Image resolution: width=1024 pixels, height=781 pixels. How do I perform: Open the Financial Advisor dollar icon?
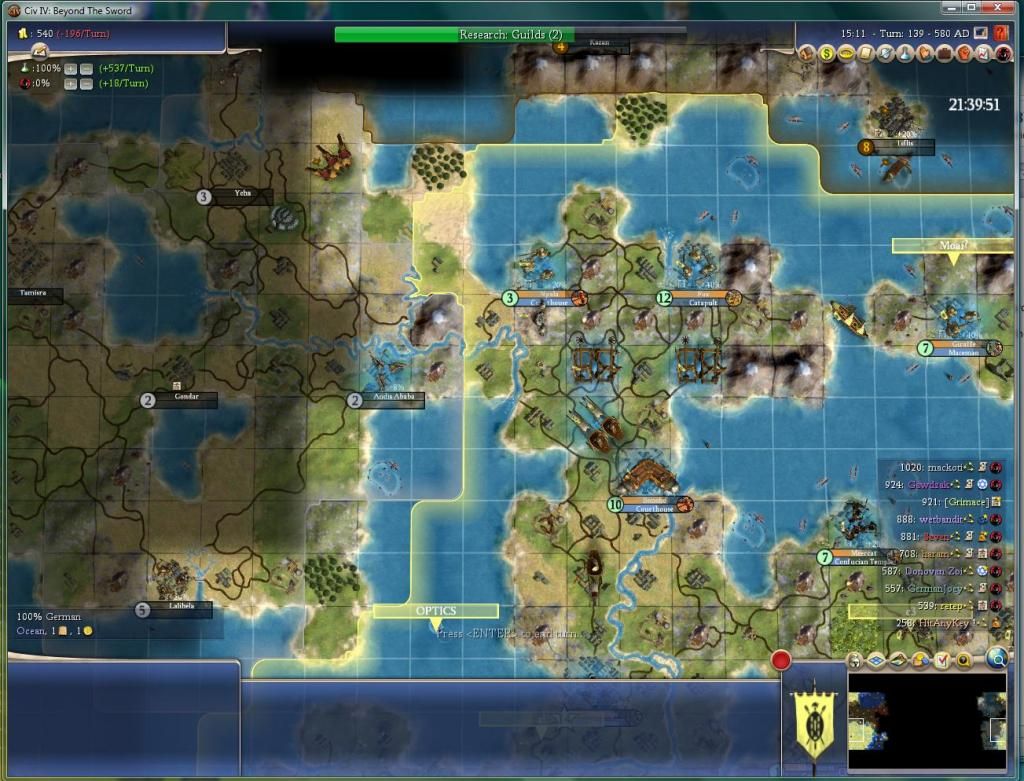pyautogui.click(x=828, y=54)
